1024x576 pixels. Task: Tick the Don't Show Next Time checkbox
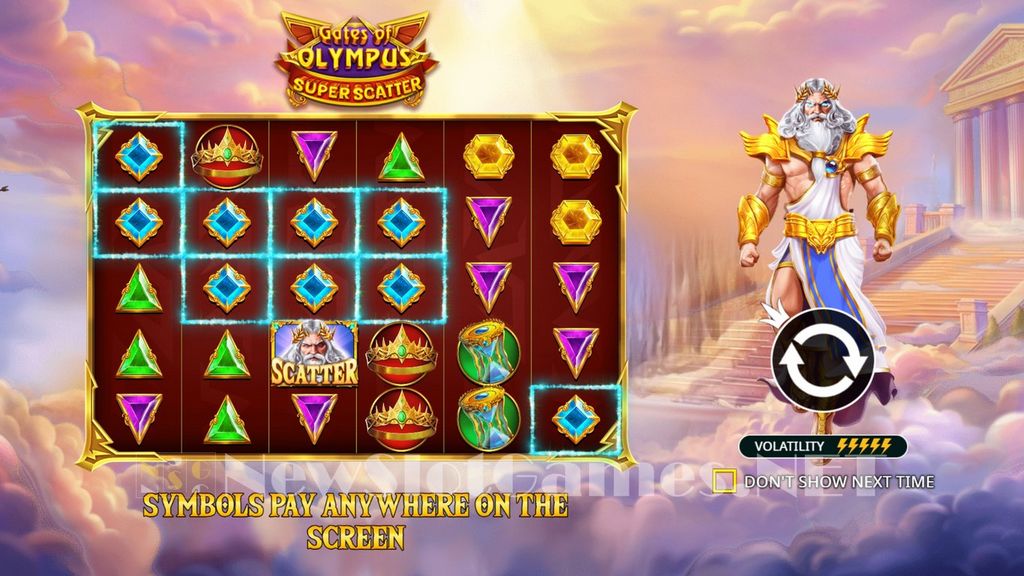[724, 481]
